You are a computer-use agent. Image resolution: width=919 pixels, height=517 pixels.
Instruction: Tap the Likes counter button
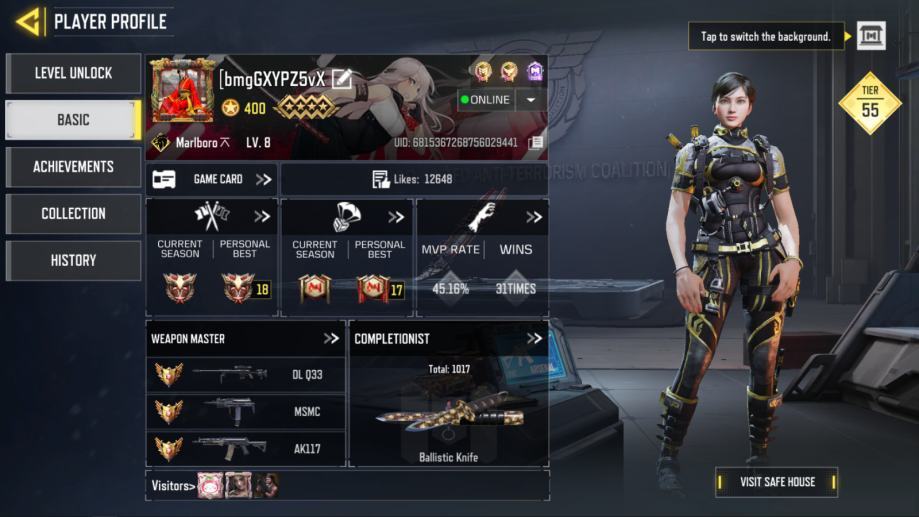413,180
